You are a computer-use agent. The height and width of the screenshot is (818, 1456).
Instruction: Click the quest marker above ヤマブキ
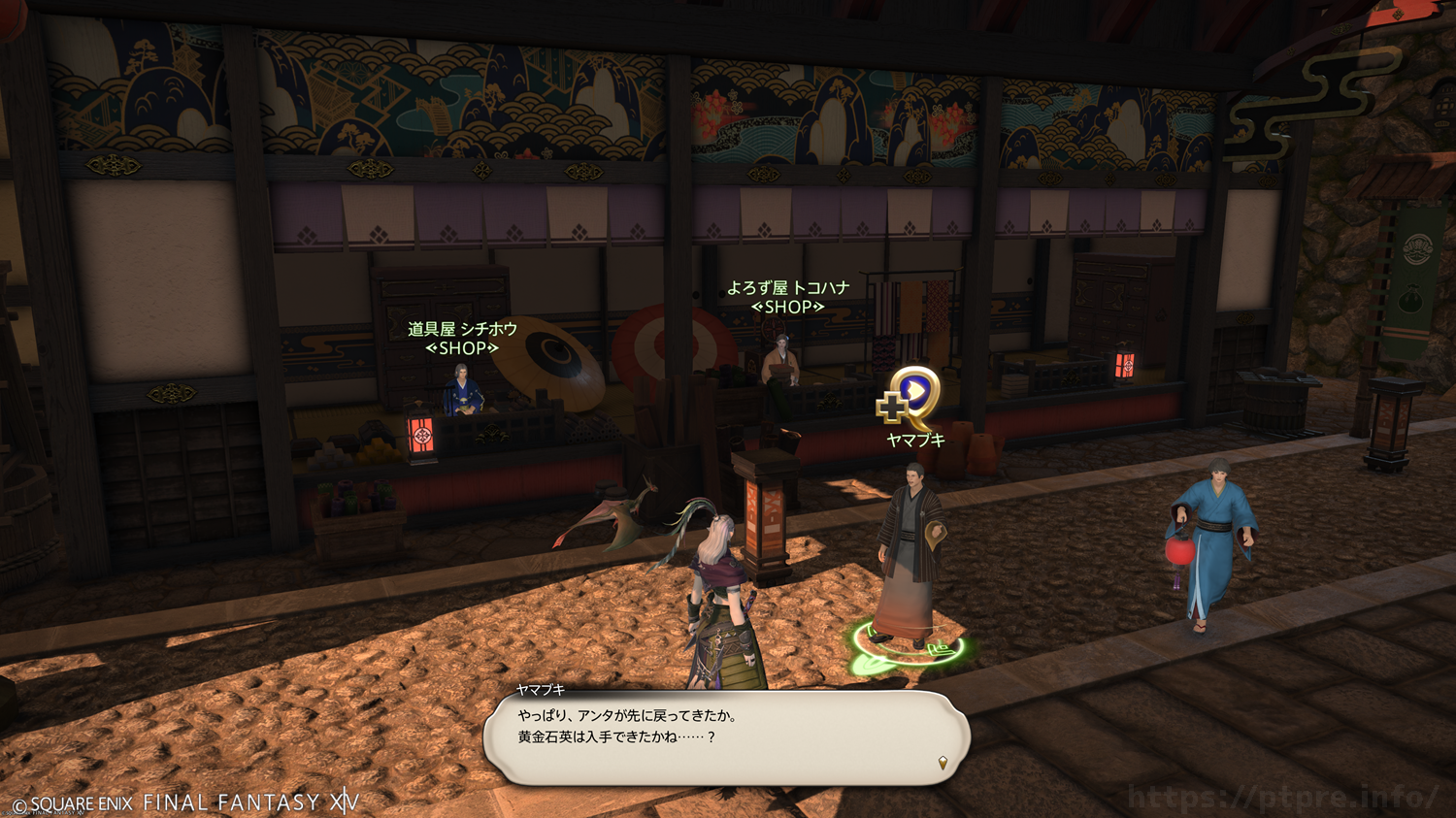click(910, 396)
